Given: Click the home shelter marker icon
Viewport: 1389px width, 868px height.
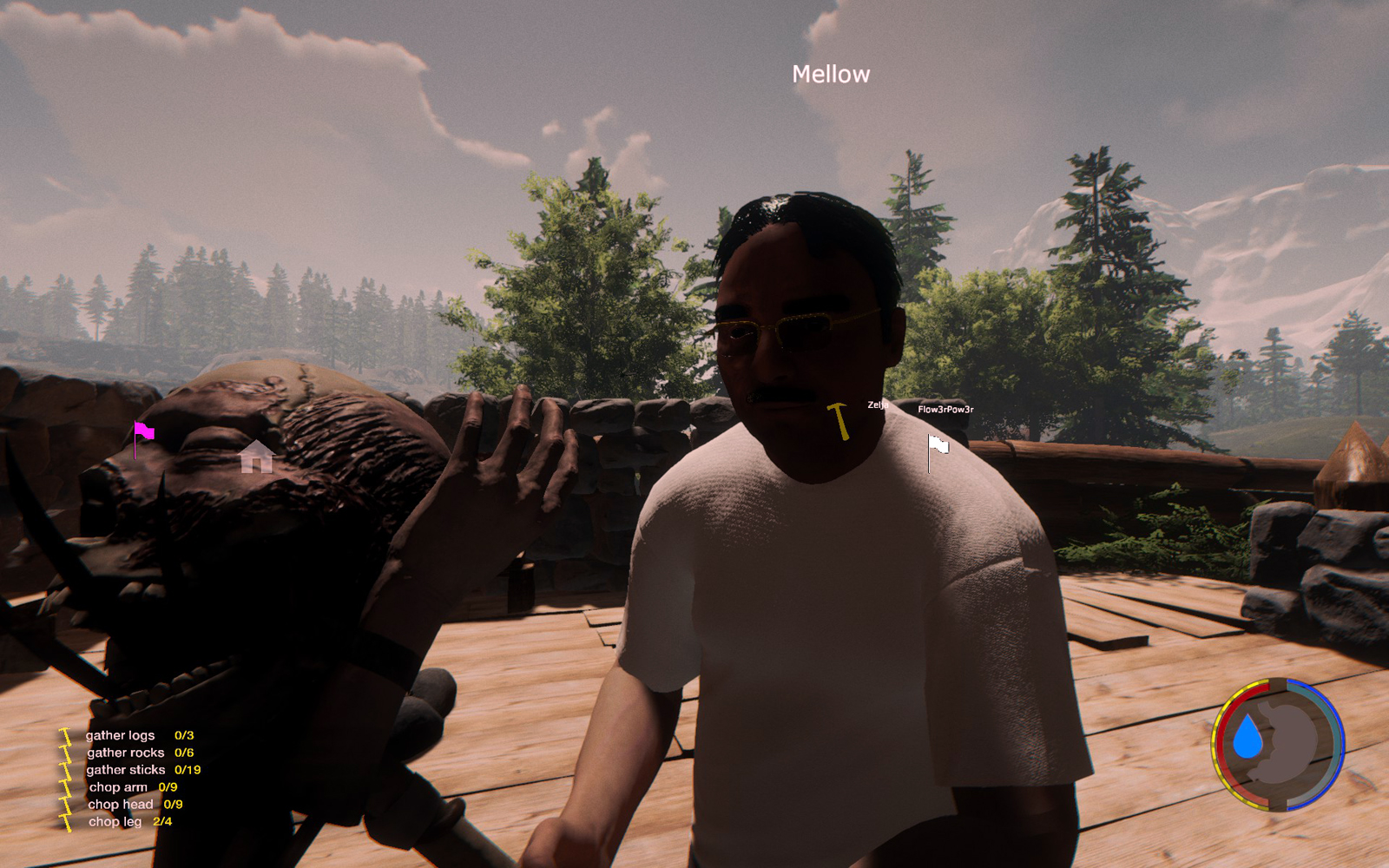Looking at the screenshot, I should (x=257, y=457).
